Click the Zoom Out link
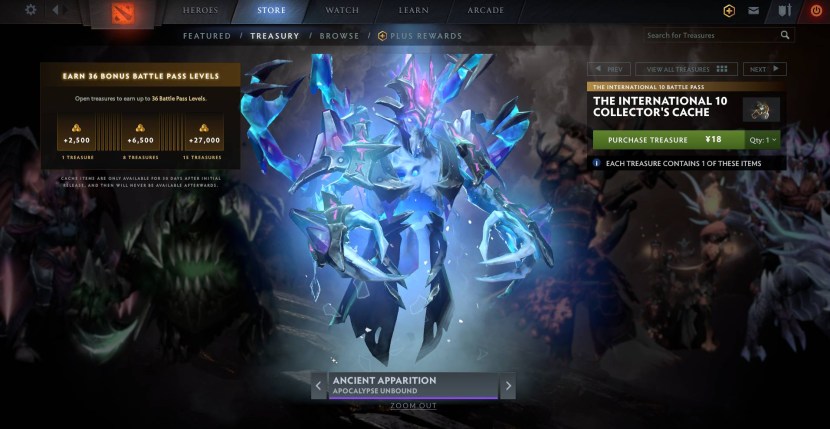Image resolution: width=830 pixels, height=429 pixels. click(413, 406)
